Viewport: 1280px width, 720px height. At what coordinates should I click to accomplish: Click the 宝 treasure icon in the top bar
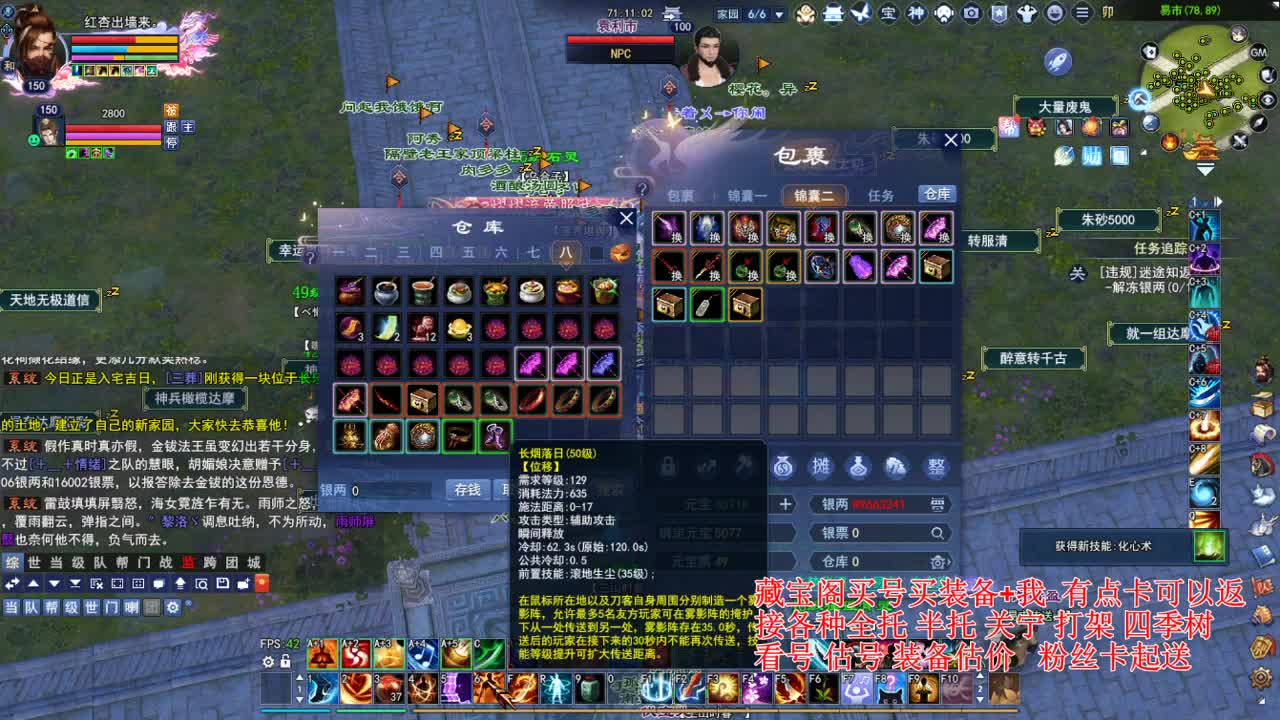pos(889,13)
